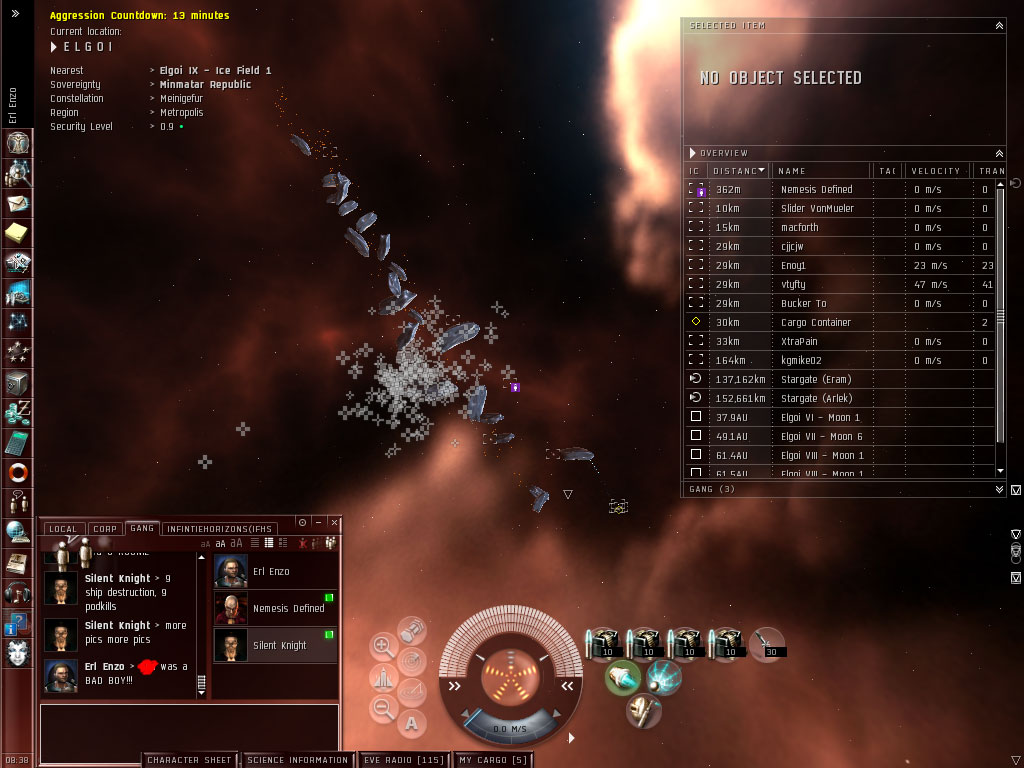
Task: Click the zoom-in magnifier button on HUD
Action: [383, 646]
